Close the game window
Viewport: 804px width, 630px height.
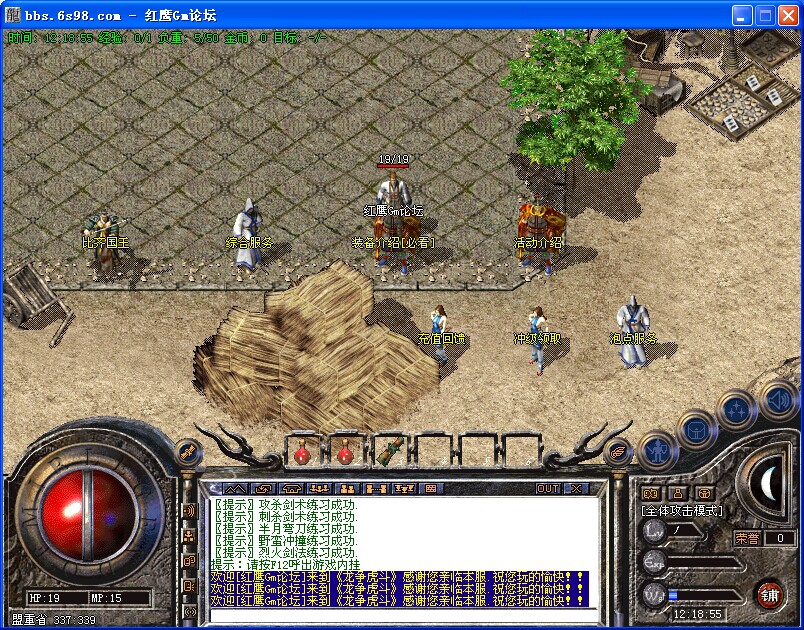(787, 15)
